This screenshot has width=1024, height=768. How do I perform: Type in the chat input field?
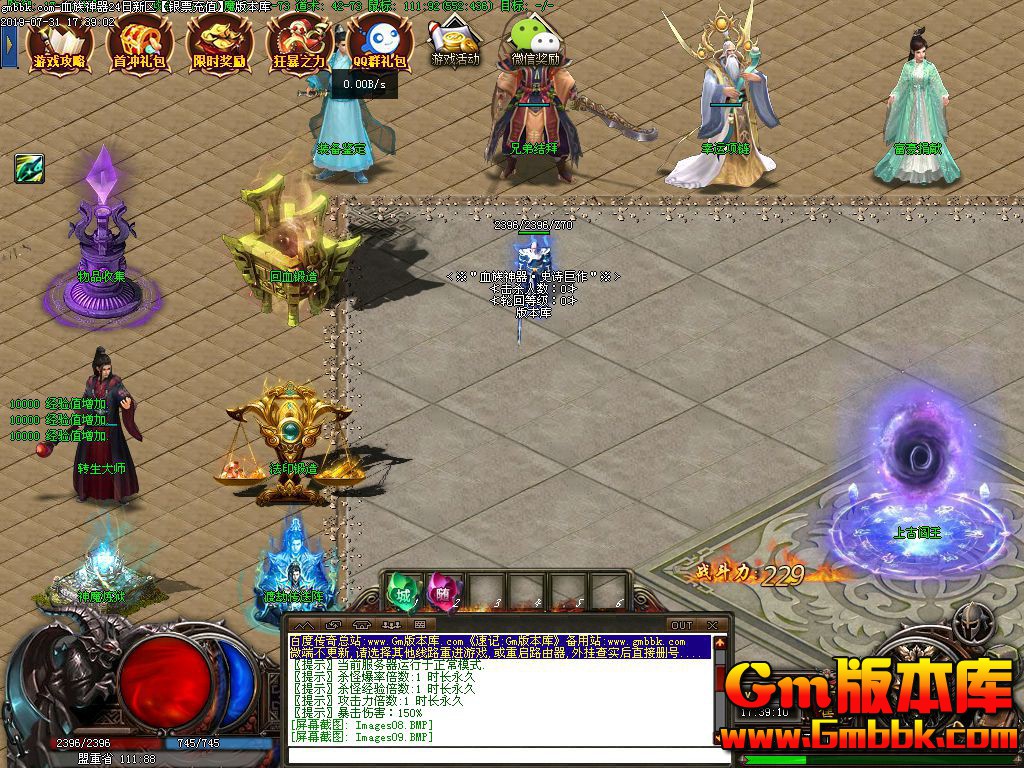pos(500,756)
